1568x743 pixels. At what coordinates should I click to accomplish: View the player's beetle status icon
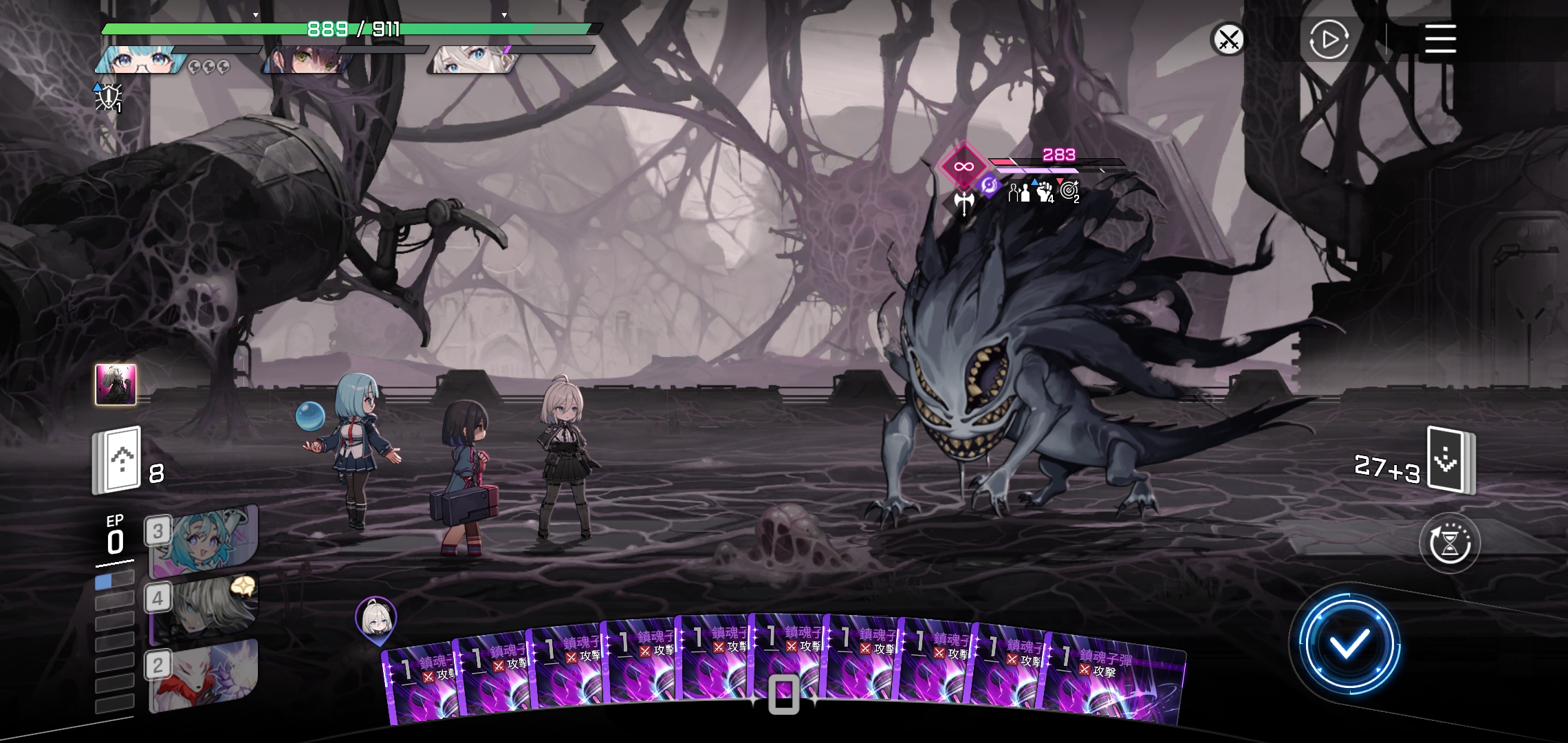[109, 98]
